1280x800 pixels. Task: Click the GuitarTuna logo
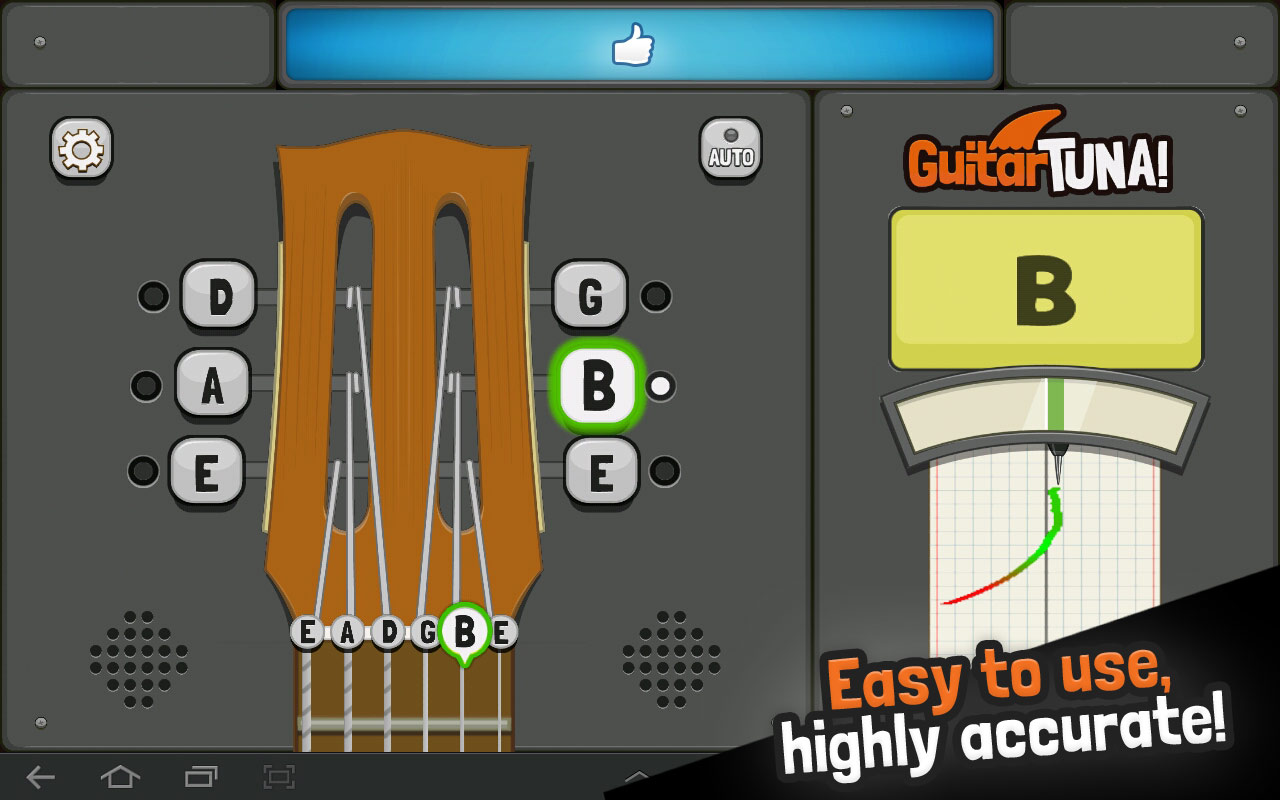(1040, 160)
